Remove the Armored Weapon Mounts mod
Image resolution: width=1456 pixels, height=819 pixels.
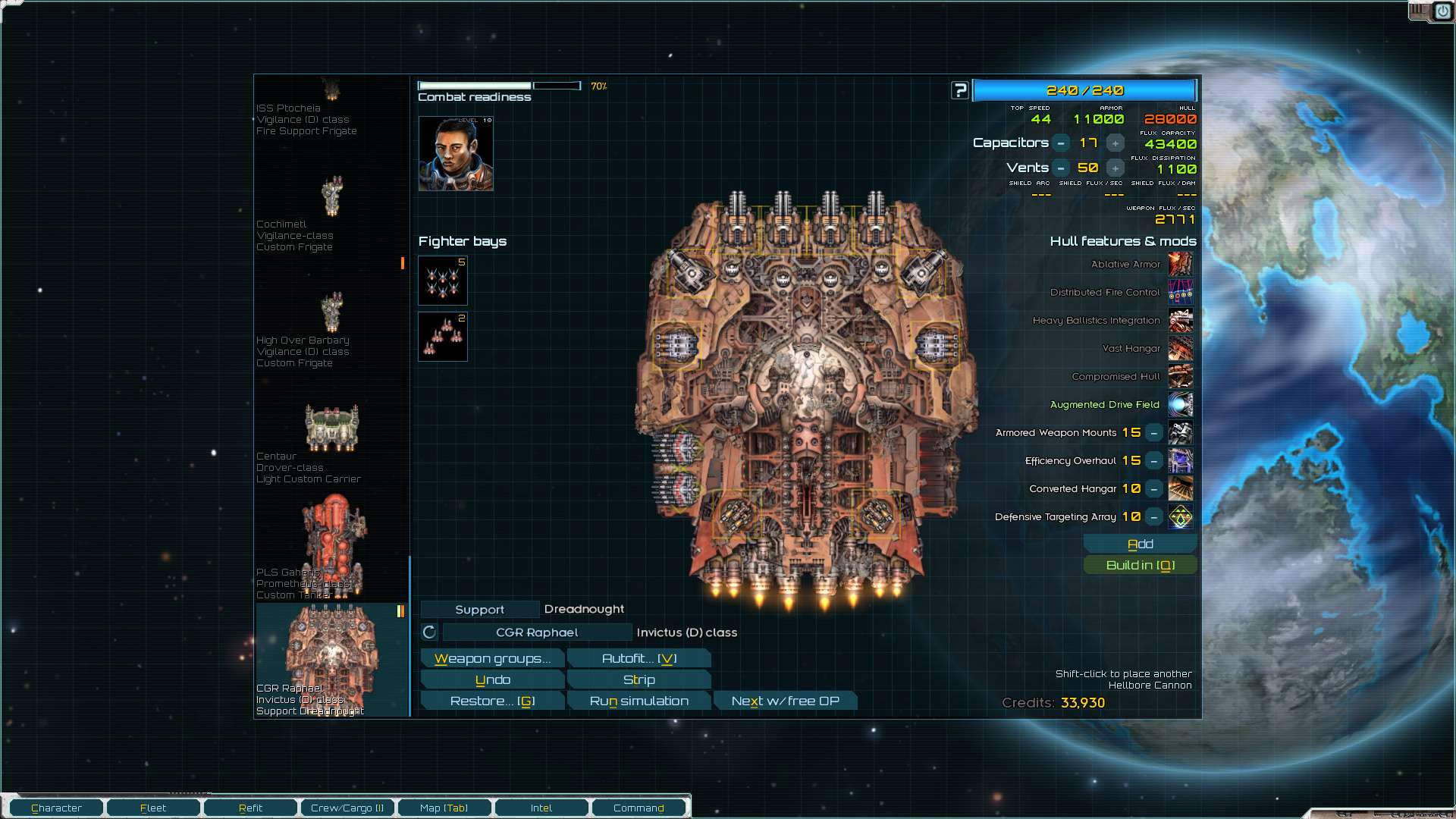click(1153, 433)
